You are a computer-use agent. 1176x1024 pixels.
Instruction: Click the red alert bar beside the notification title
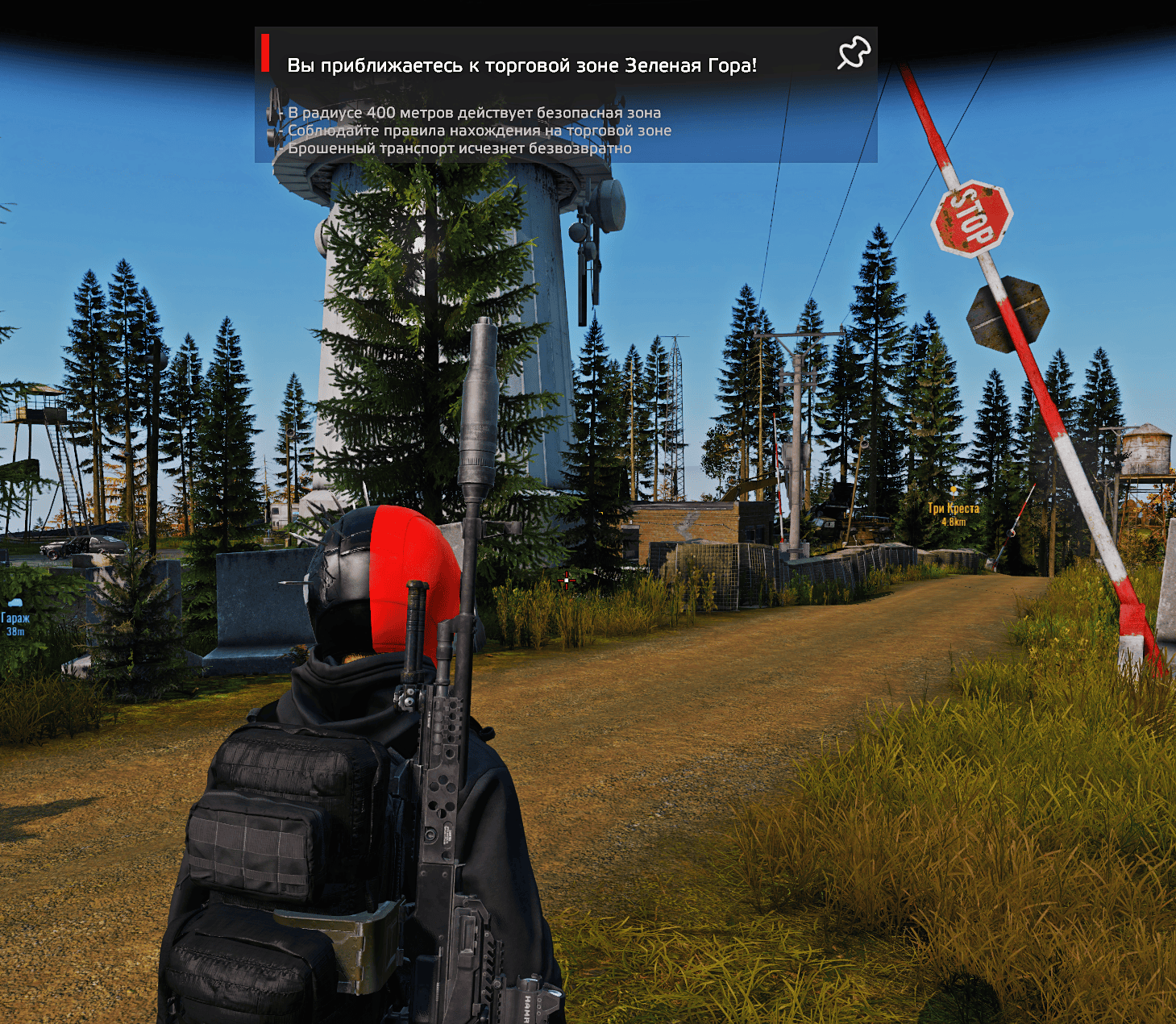pyautogui.click(x=267, y=51)
